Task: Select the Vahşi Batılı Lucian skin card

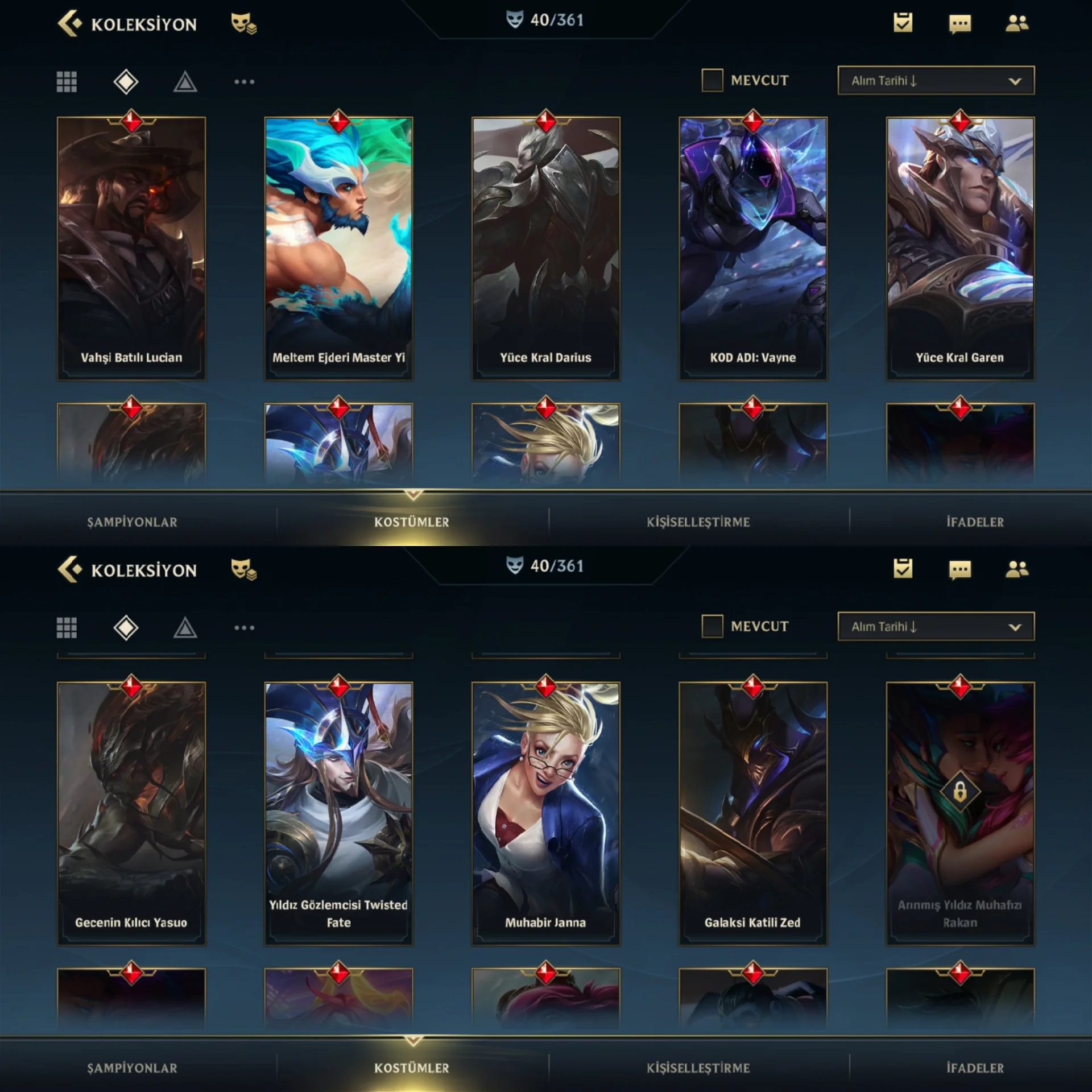Action: pos(131,249)
